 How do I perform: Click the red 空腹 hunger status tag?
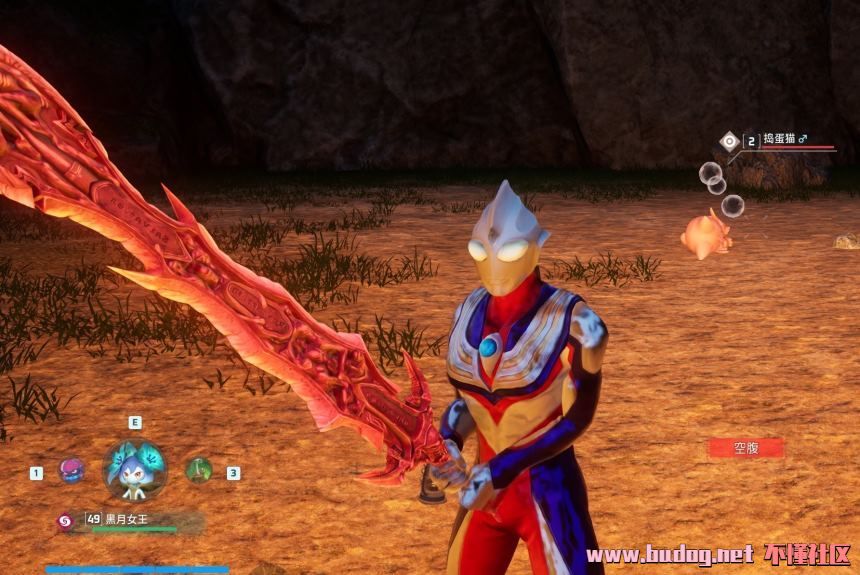(x=746, y=448)
